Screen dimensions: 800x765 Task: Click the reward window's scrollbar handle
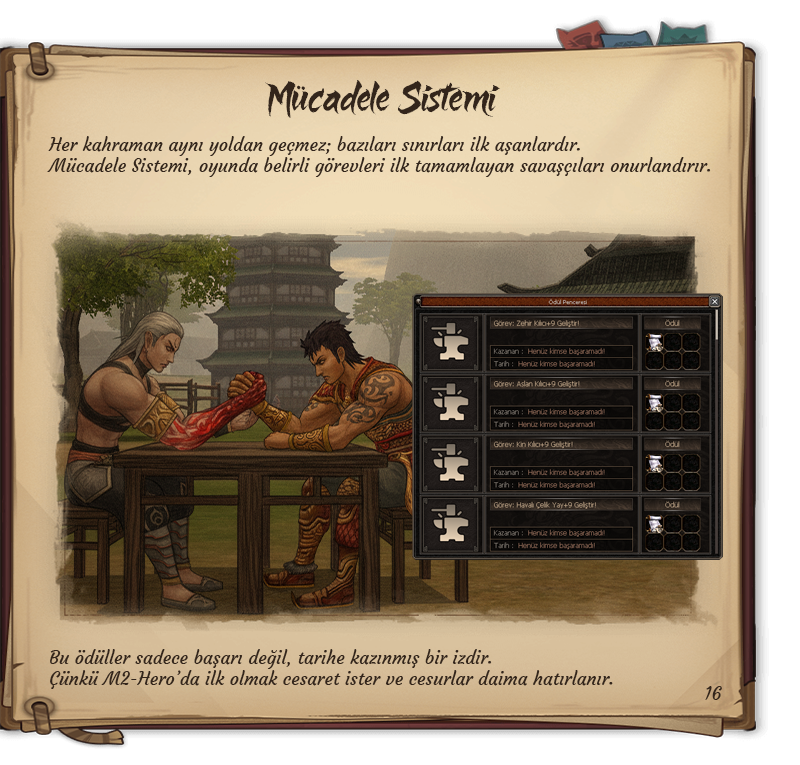[716, 328]
